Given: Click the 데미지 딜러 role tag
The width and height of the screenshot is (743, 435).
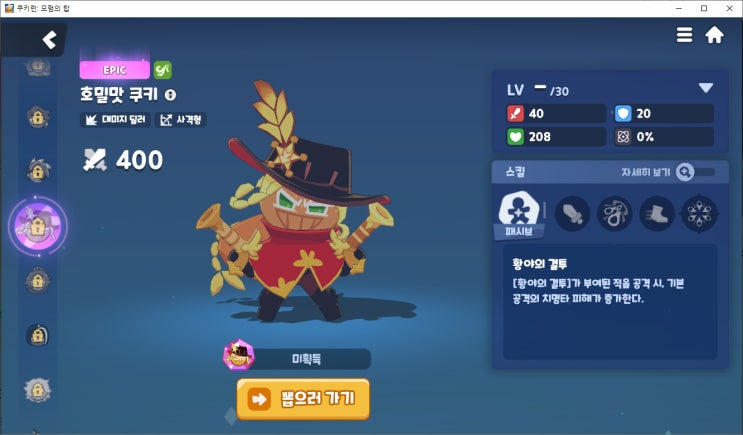Looking at the screenshot, I should [x=115, y=120].
